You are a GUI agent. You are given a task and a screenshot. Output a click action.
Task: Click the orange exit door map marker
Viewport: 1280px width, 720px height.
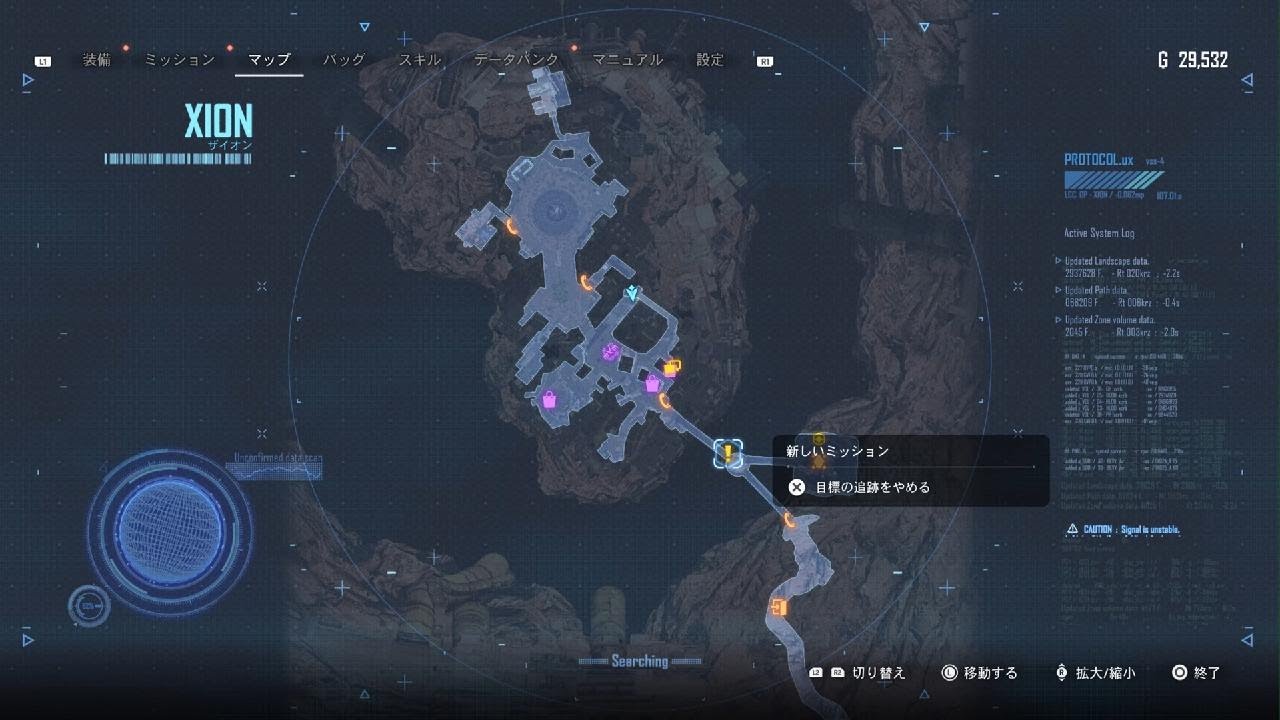[779, 607]
